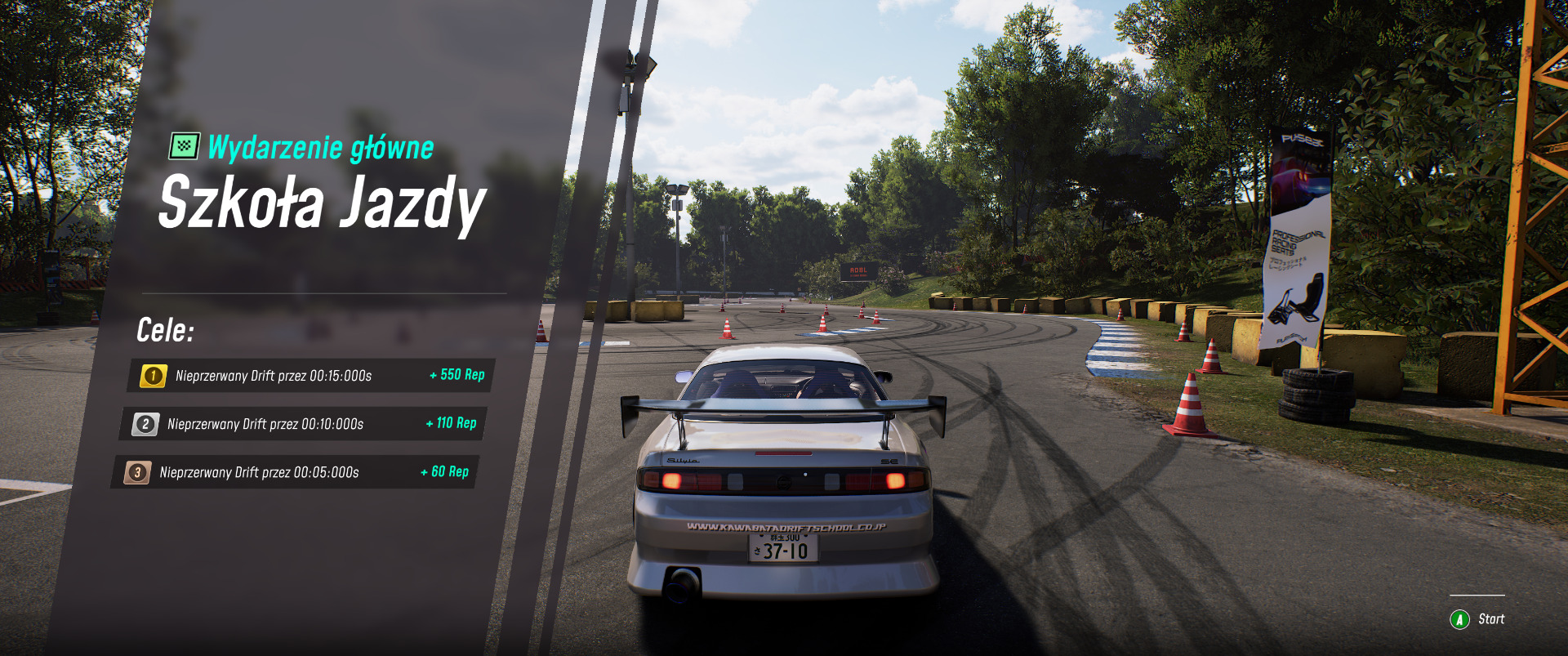Select the silver 10-second drift objective

(x=302, y=424)
